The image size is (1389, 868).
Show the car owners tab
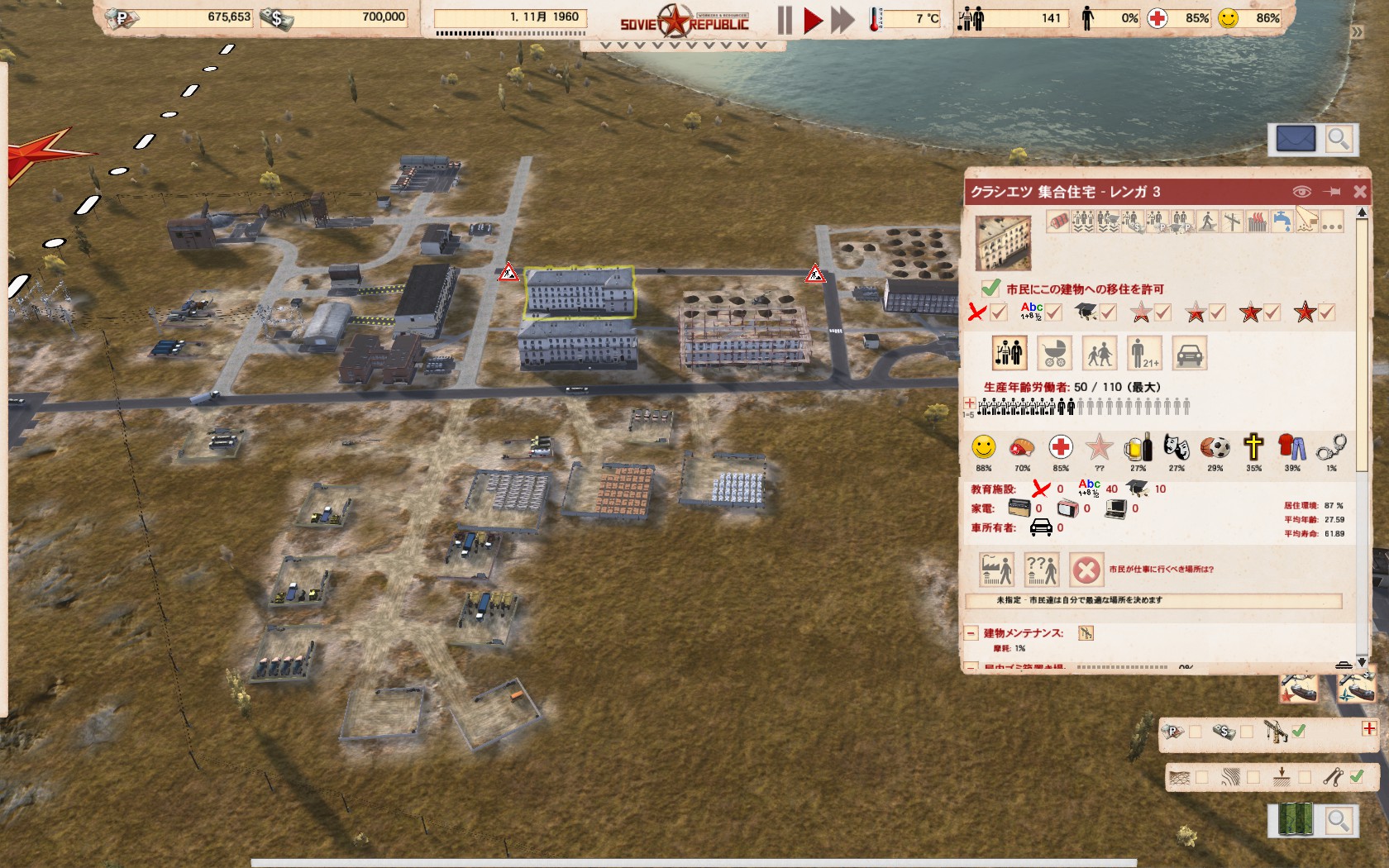point(1189,354)
